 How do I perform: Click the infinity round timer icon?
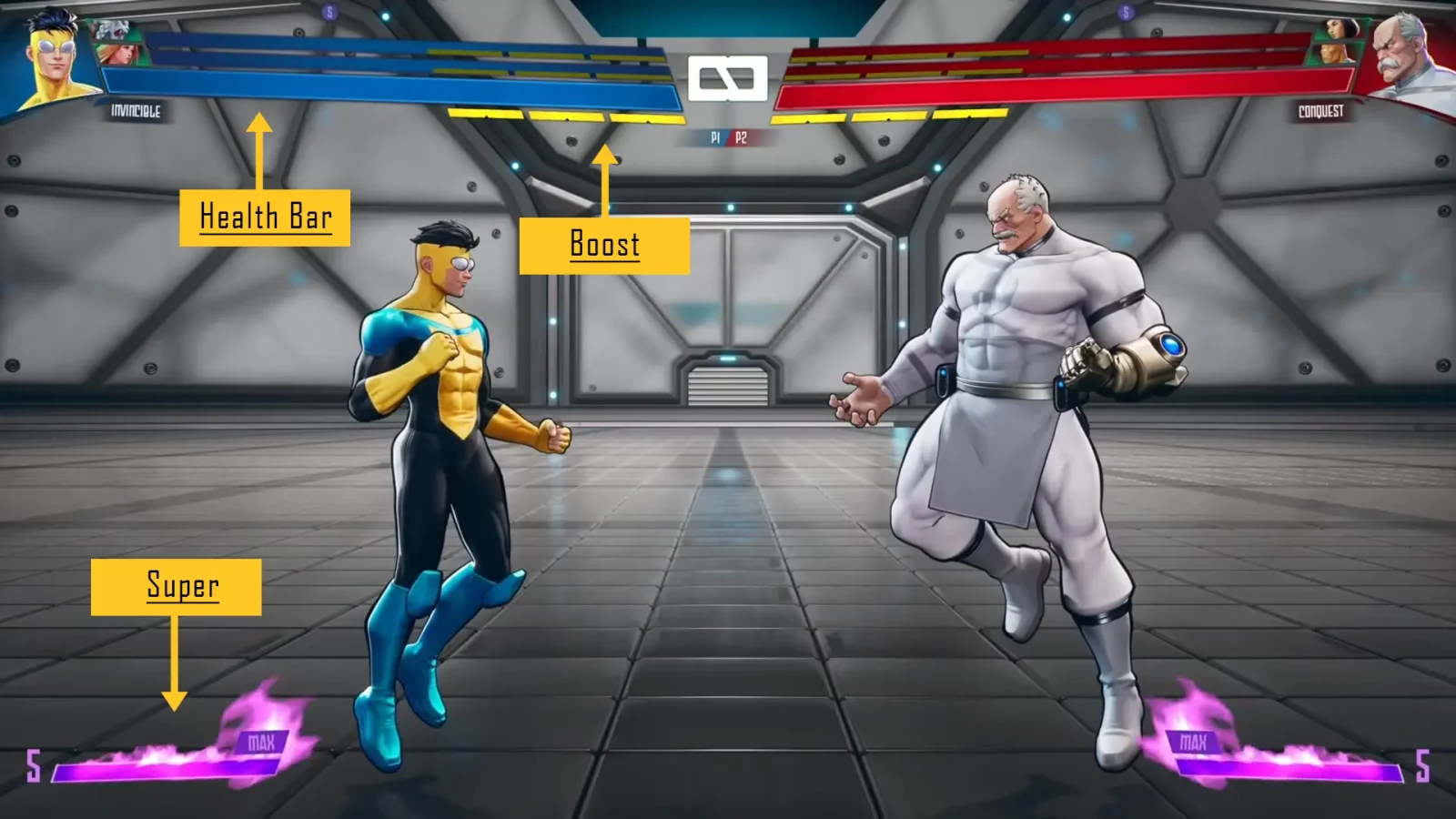728,80
